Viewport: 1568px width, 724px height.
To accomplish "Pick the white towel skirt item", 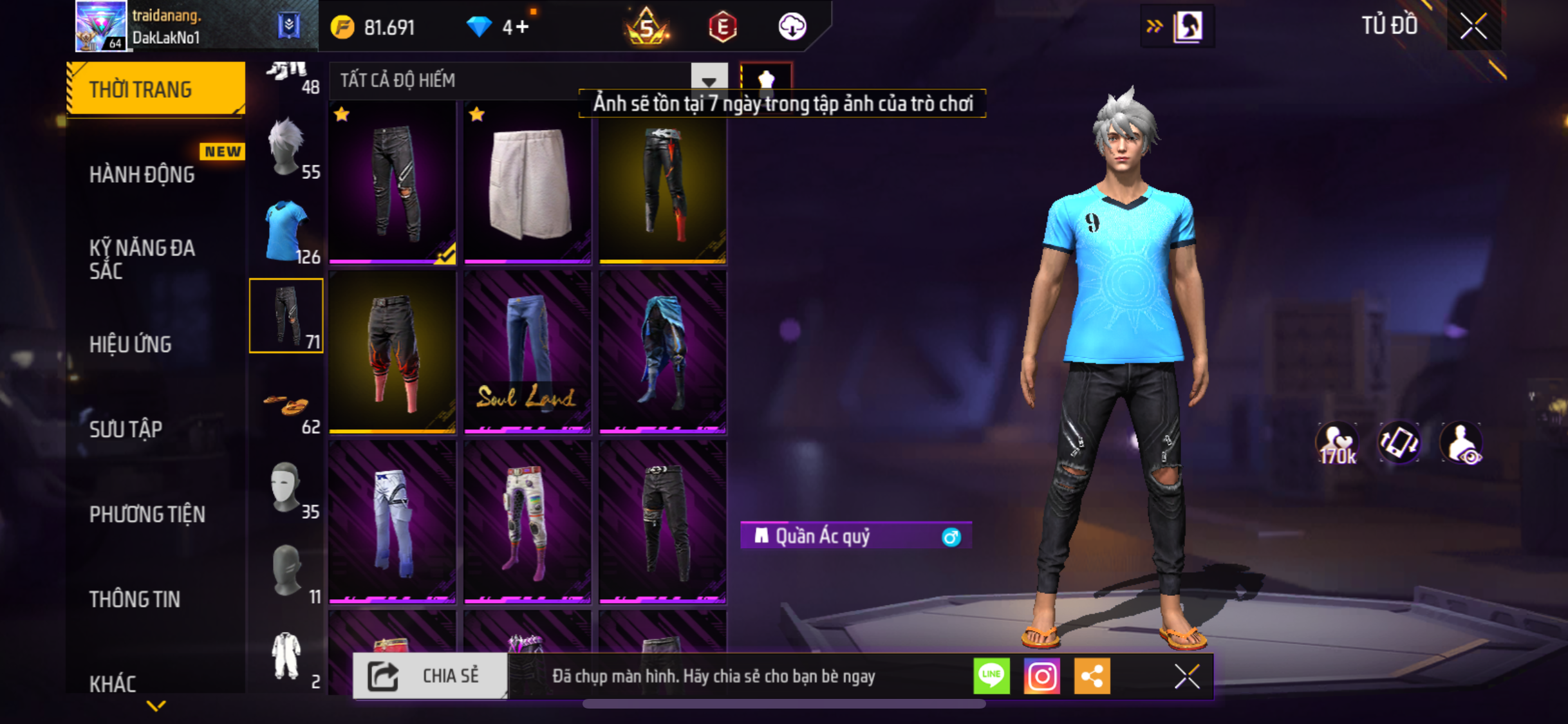I will click(x=528, y=183).
